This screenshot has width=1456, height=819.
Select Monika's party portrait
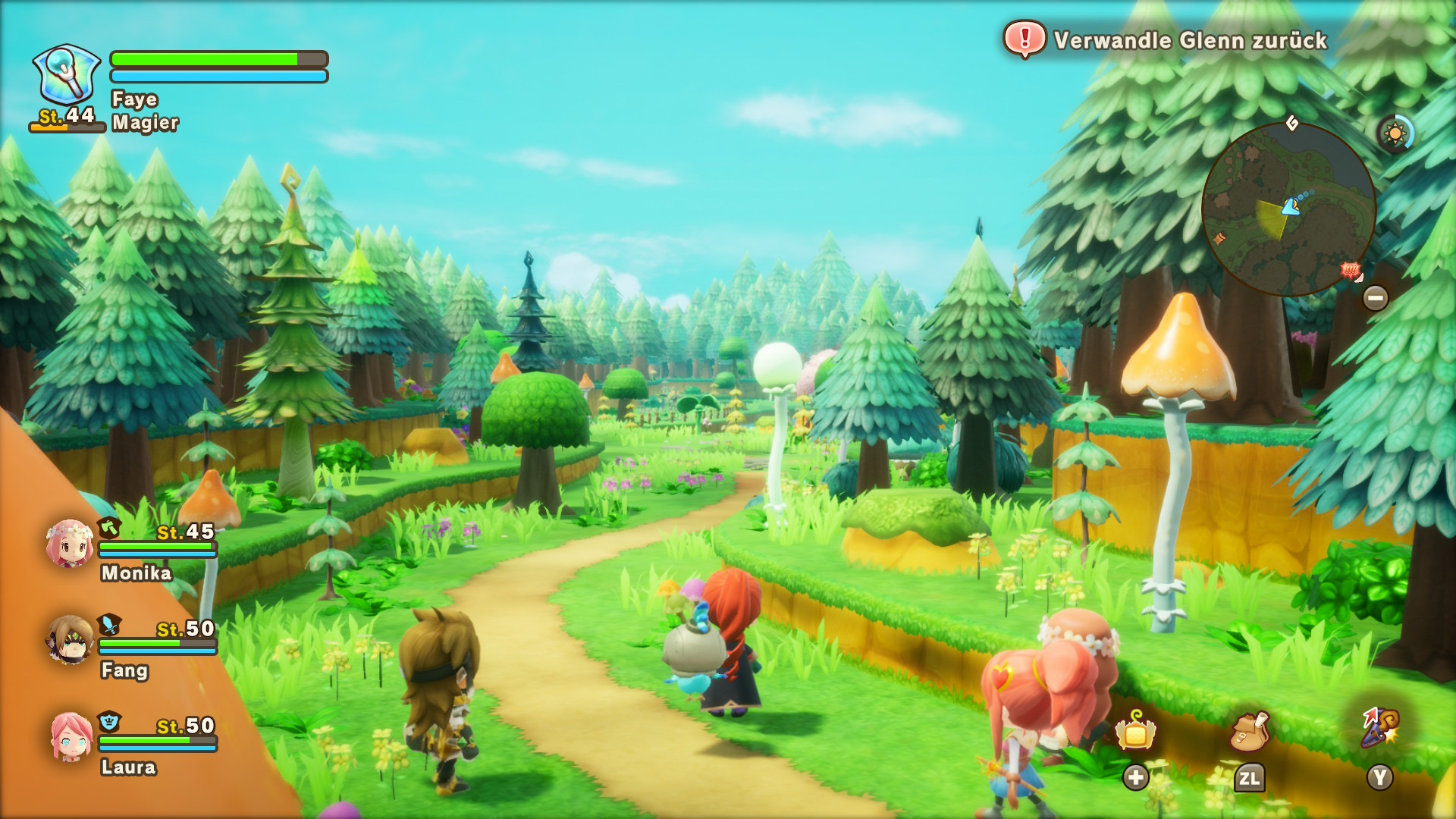(x=69, y=543)
